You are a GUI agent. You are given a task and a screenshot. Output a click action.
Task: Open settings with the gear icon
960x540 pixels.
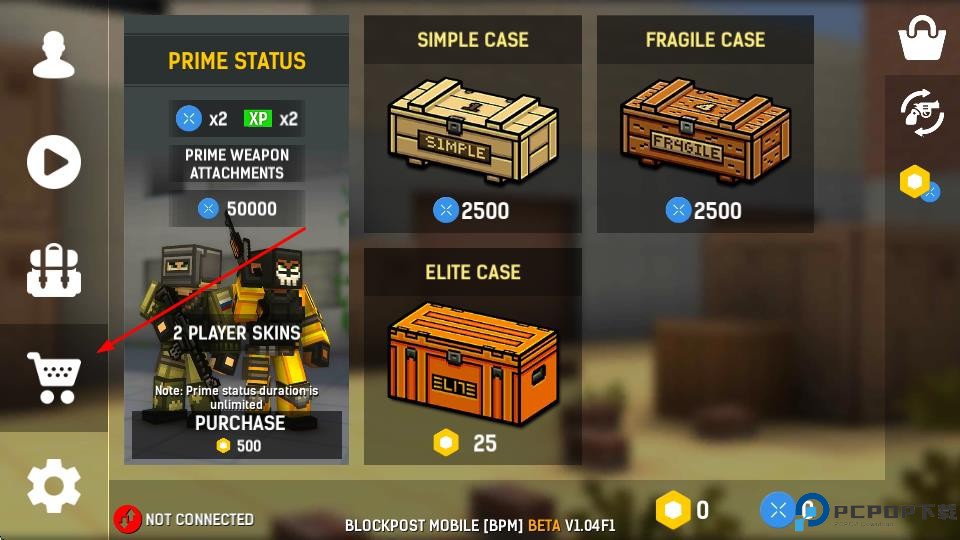pos(54,486)
